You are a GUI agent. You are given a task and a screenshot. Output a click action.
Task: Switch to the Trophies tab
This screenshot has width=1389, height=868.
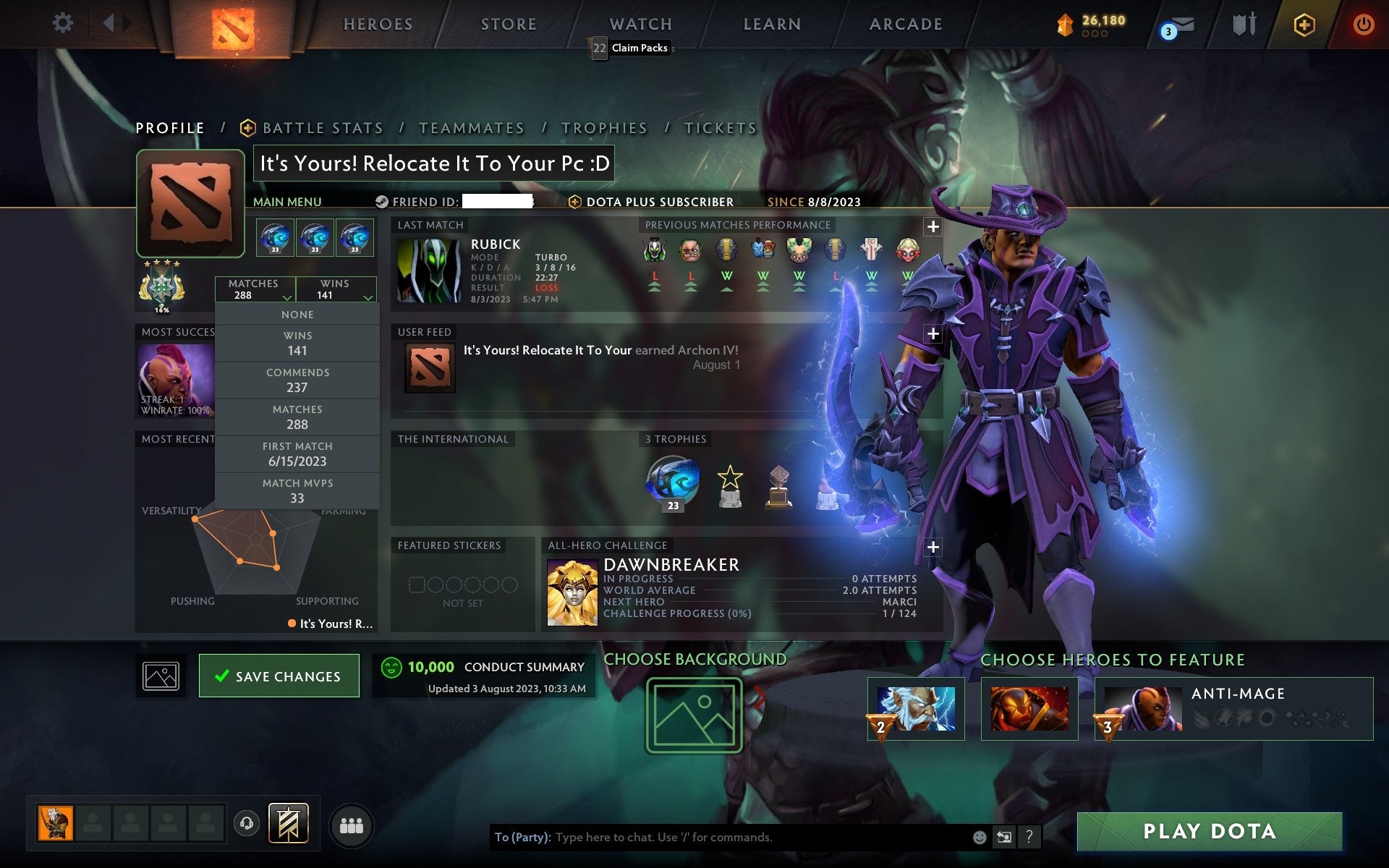tap(605, 127)
